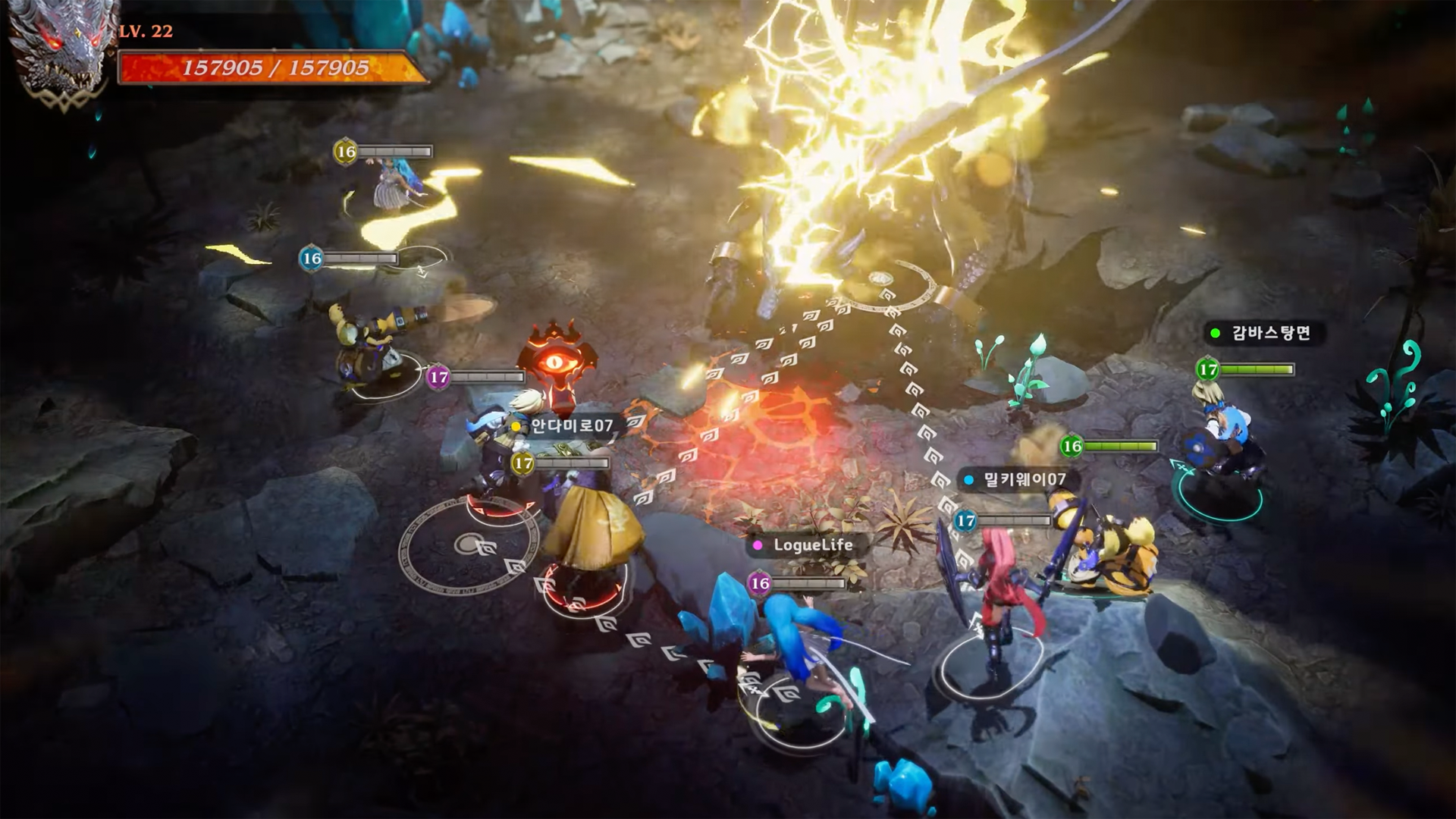Click the yellow level 17 badge near 안다미로07

(x=522, y=463)
